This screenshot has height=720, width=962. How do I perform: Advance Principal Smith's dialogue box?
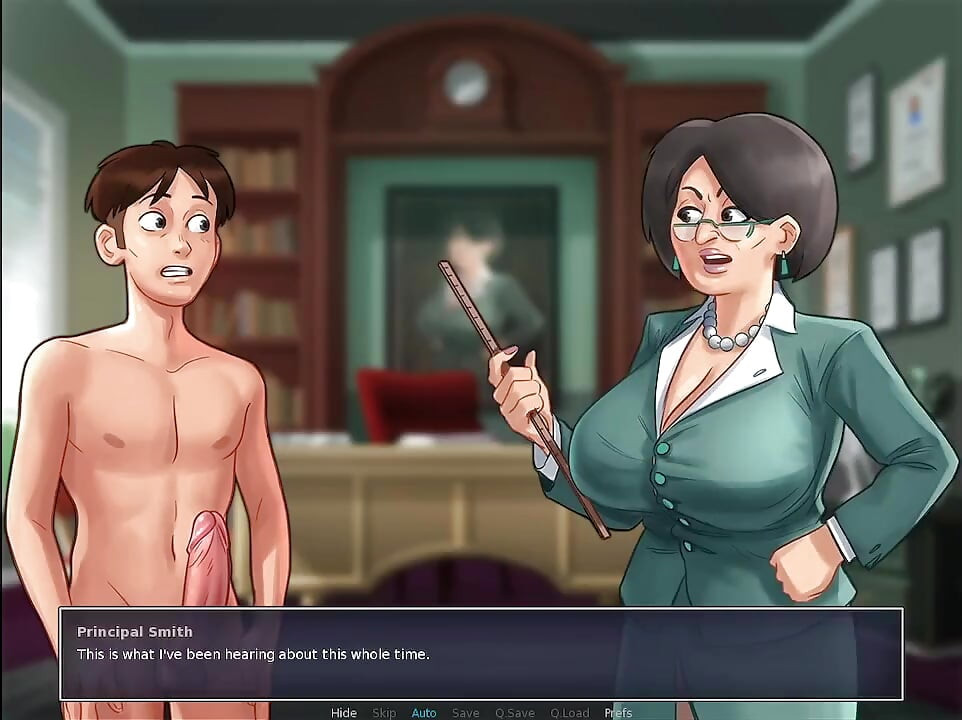tap(480, 654)
